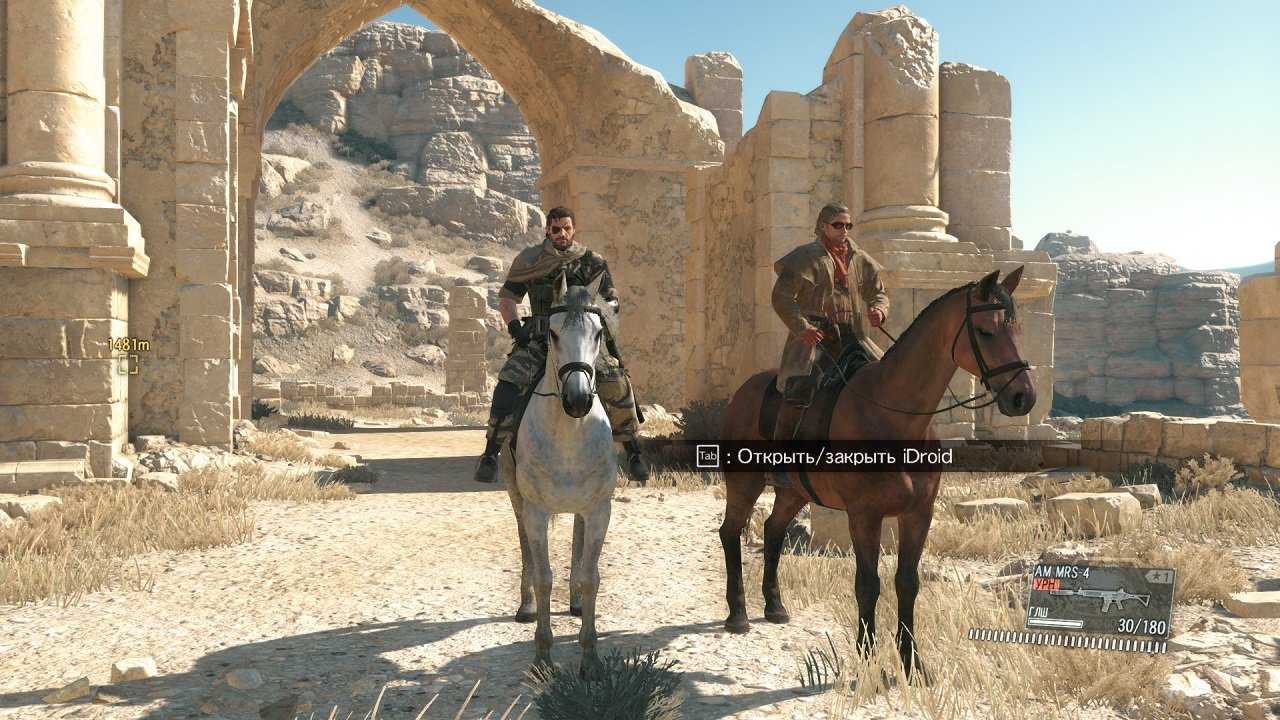Select the red УРН suppressor label
This screenshot has height=720, width=1280.
[x=1046, y=583]
